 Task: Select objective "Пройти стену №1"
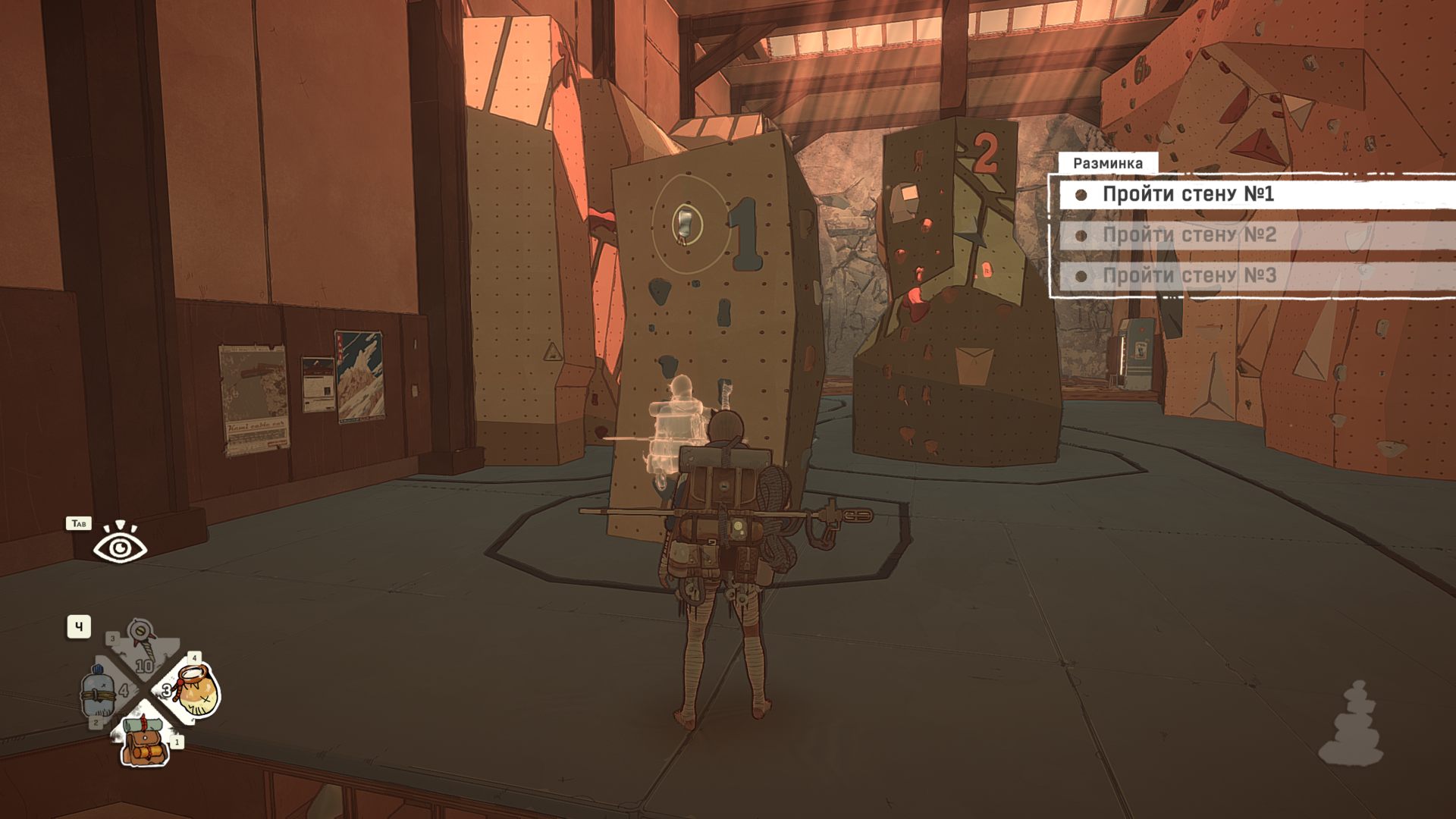pyautogui.click(x=1187, y=194)
